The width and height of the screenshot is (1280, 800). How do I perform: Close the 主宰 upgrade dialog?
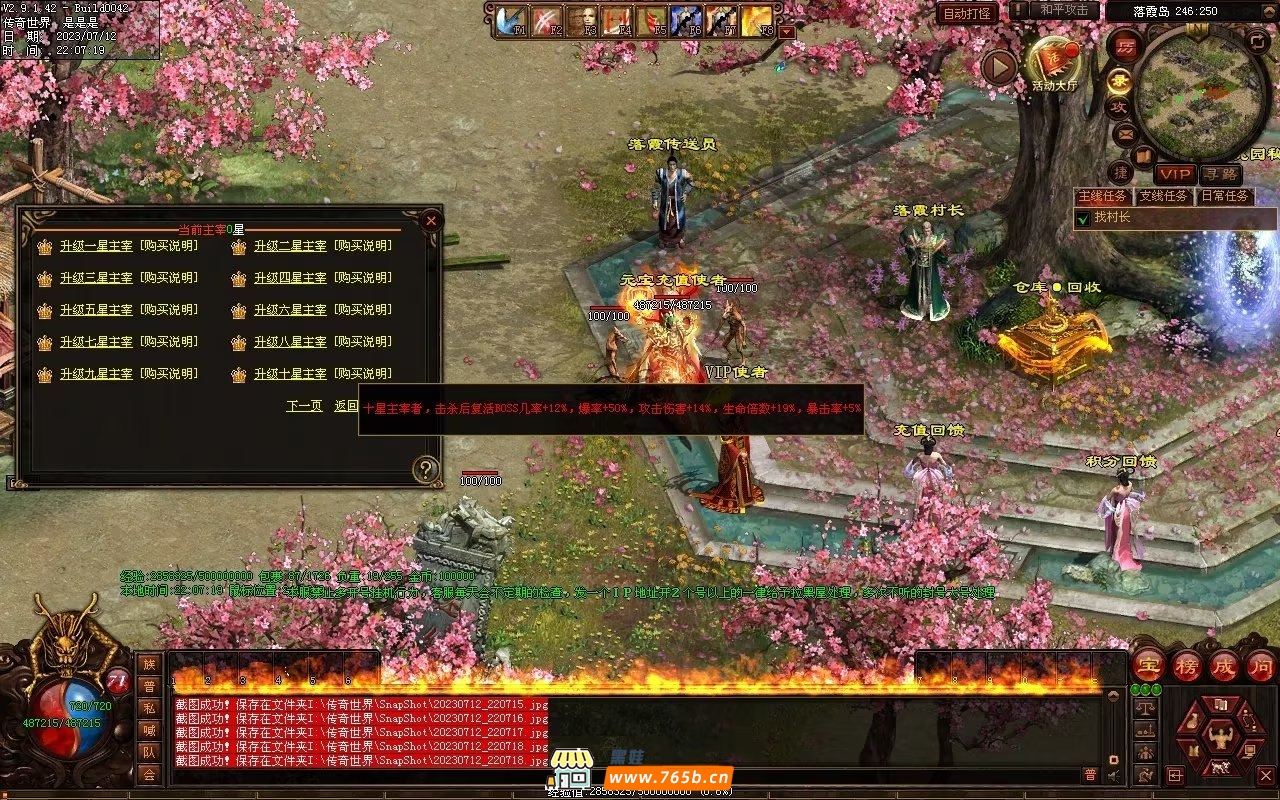[x=431, y=220]
